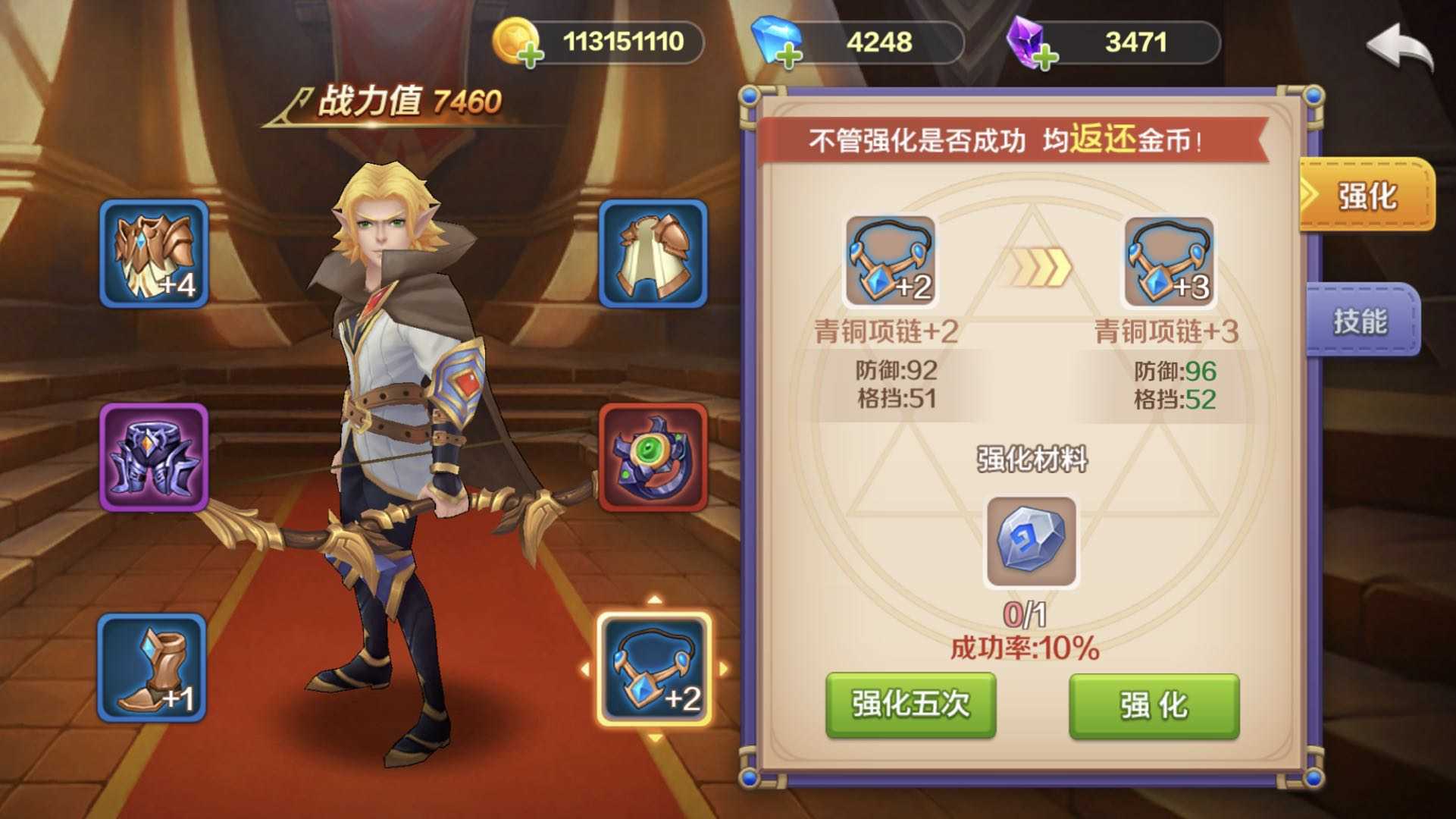Inspect the upgraded 青铜项链+3 preview icon
The width and height of the screenshot is (1456, 819).
pyautogui.click(x=1169, y=262)
